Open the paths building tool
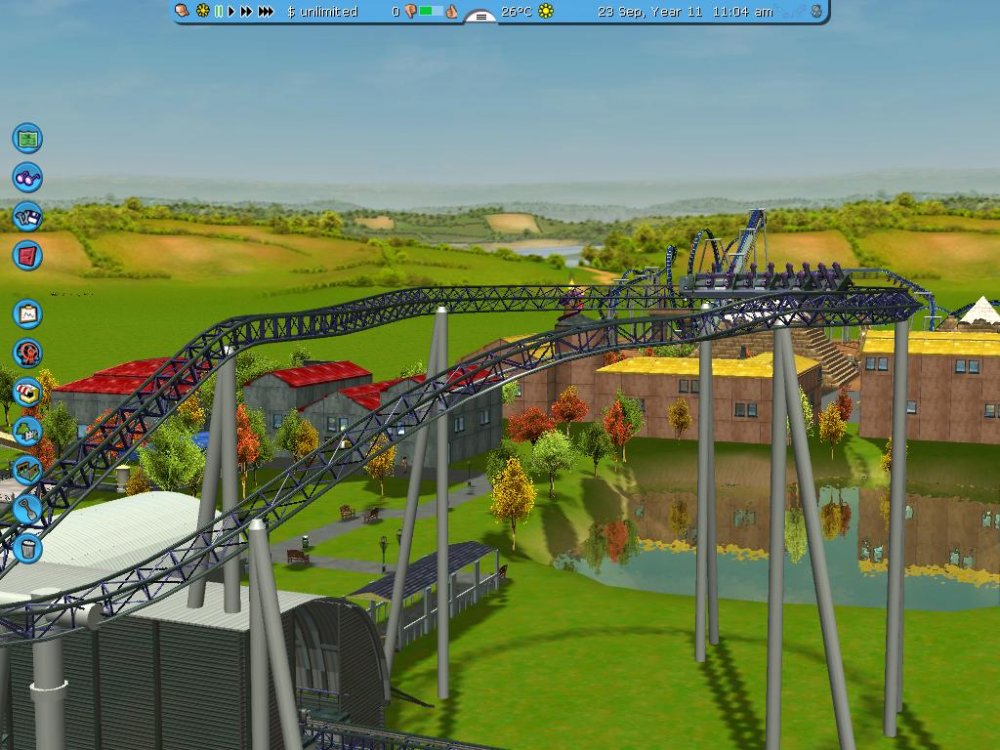Screen dimensions: 1000x750 click(x=27, y=470)
